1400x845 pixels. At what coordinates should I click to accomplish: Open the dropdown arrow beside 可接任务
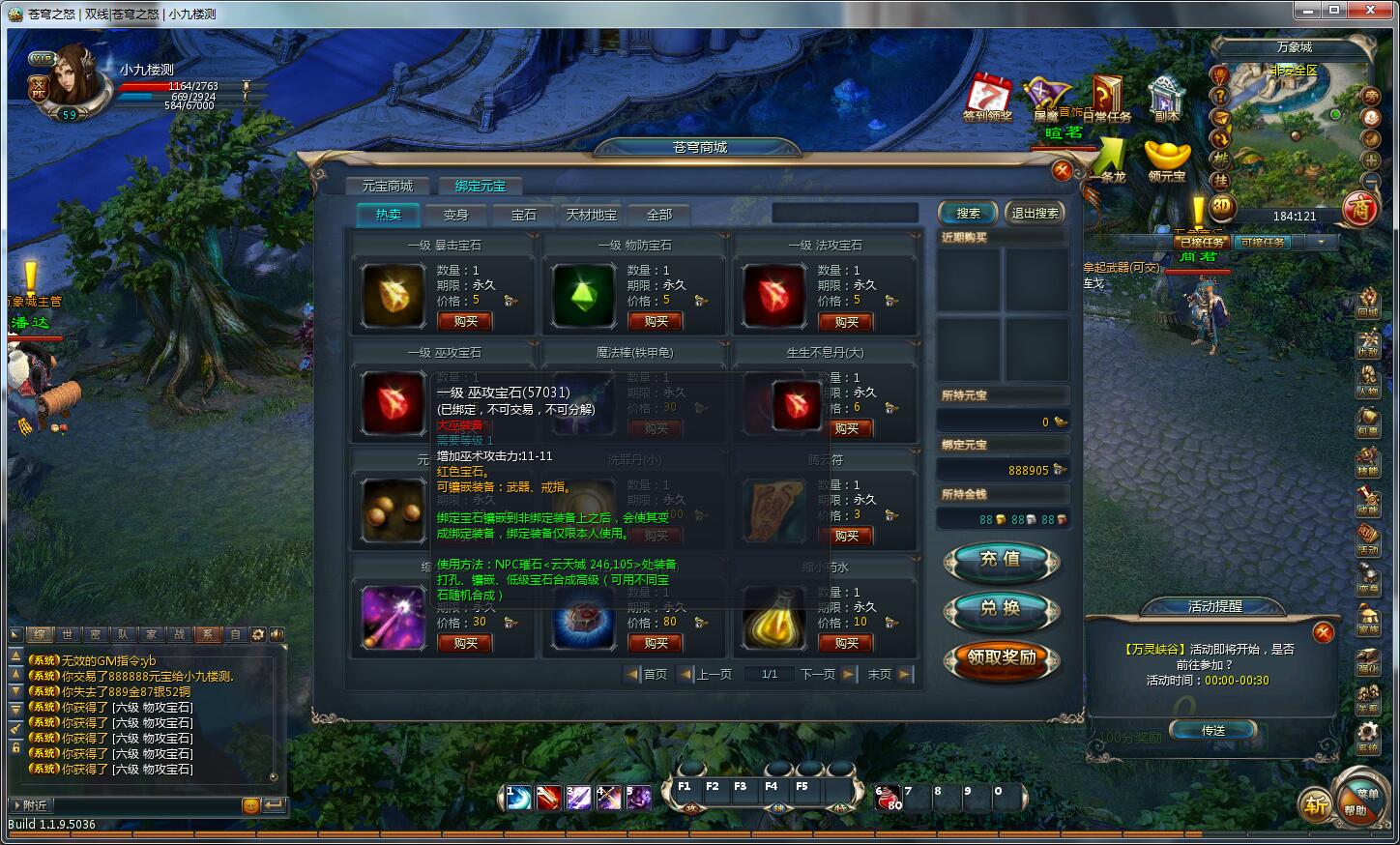(1321, 242)
